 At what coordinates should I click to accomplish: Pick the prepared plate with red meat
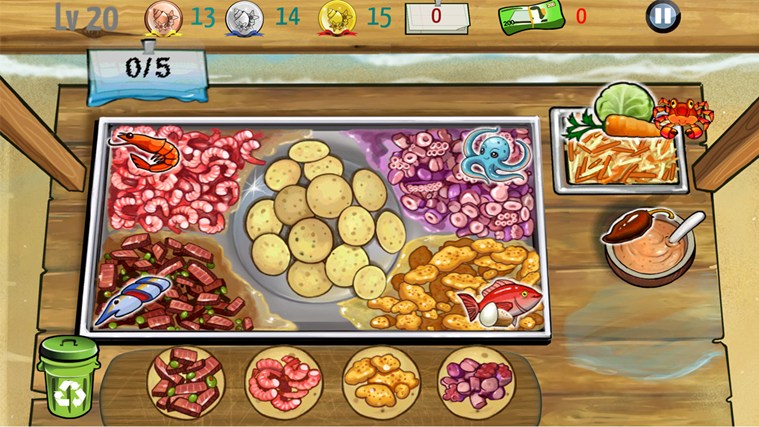coord(186,382)
